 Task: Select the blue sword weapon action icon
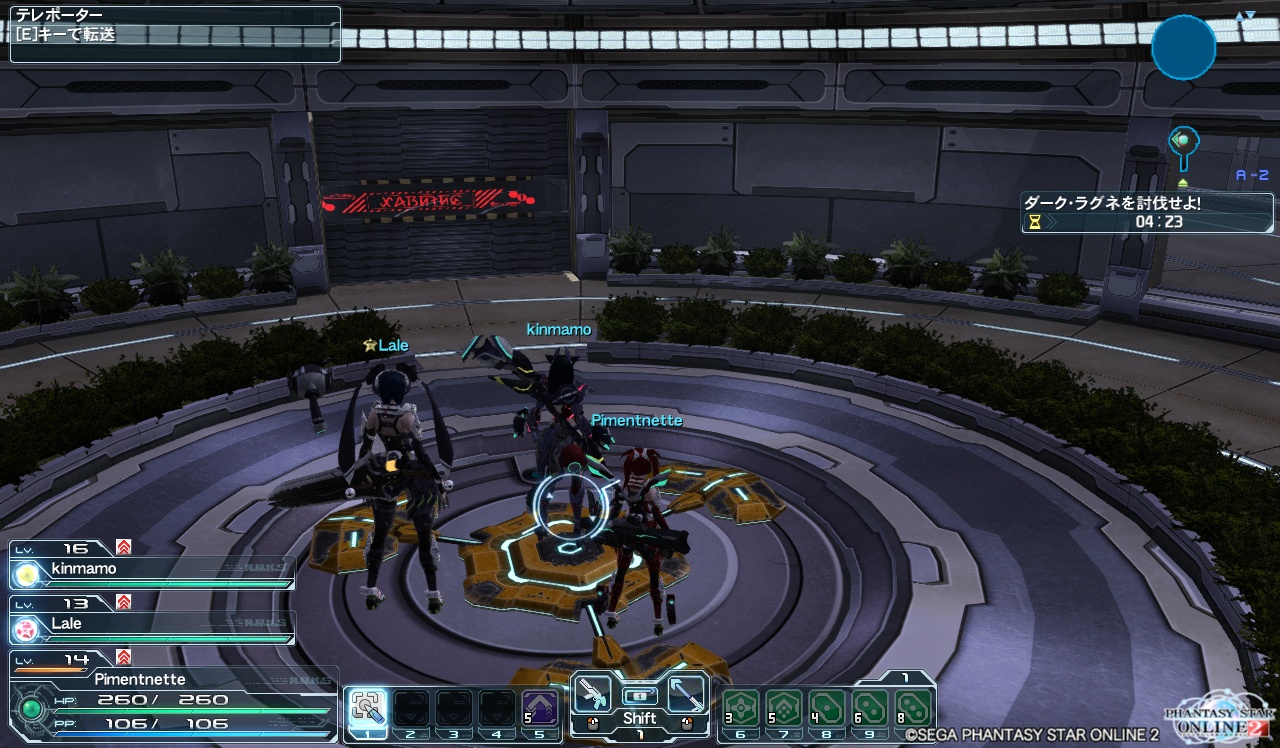click(686, 691)
